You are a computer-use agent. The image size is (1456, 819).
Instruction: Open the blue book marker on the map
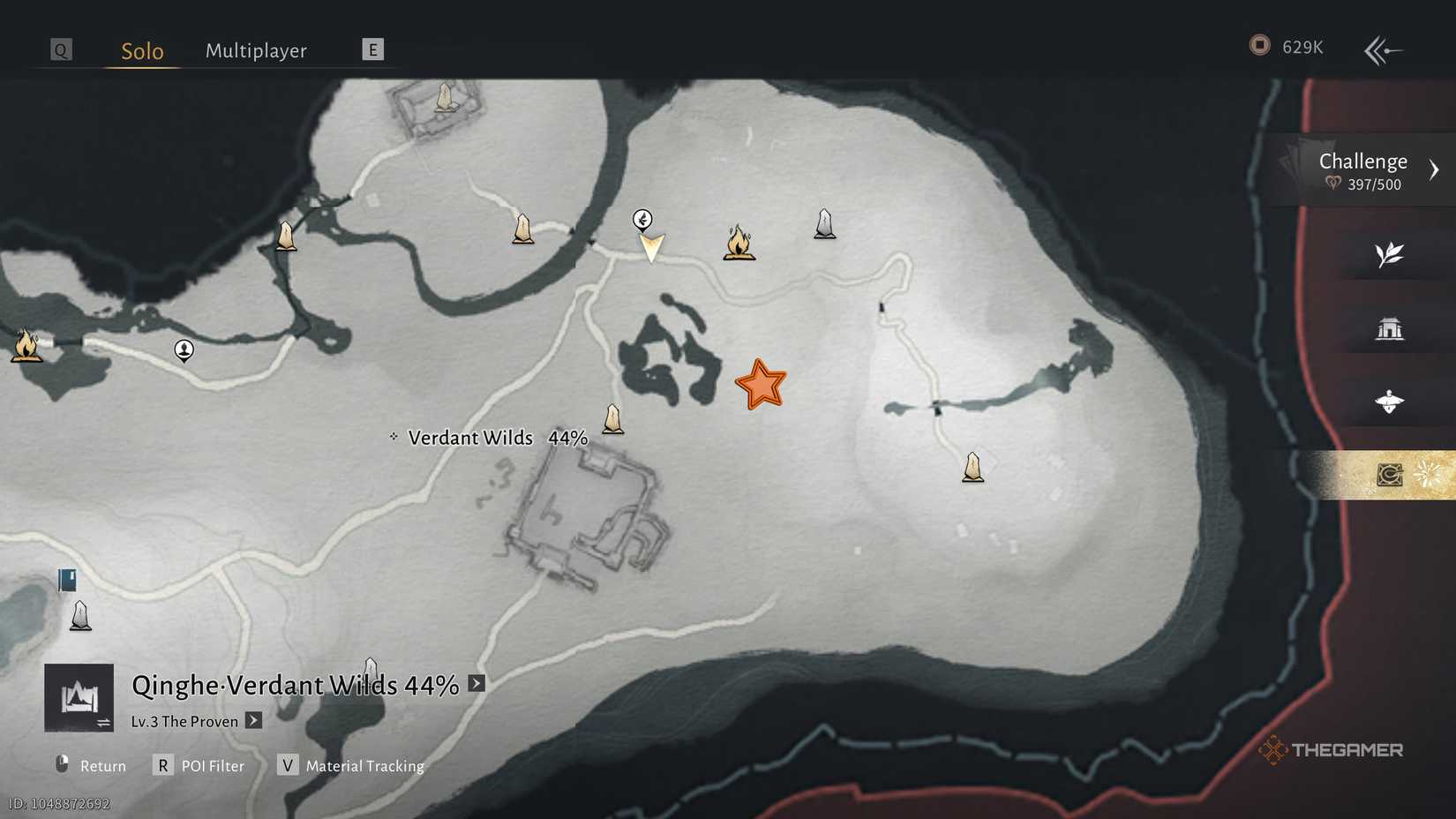66,580
